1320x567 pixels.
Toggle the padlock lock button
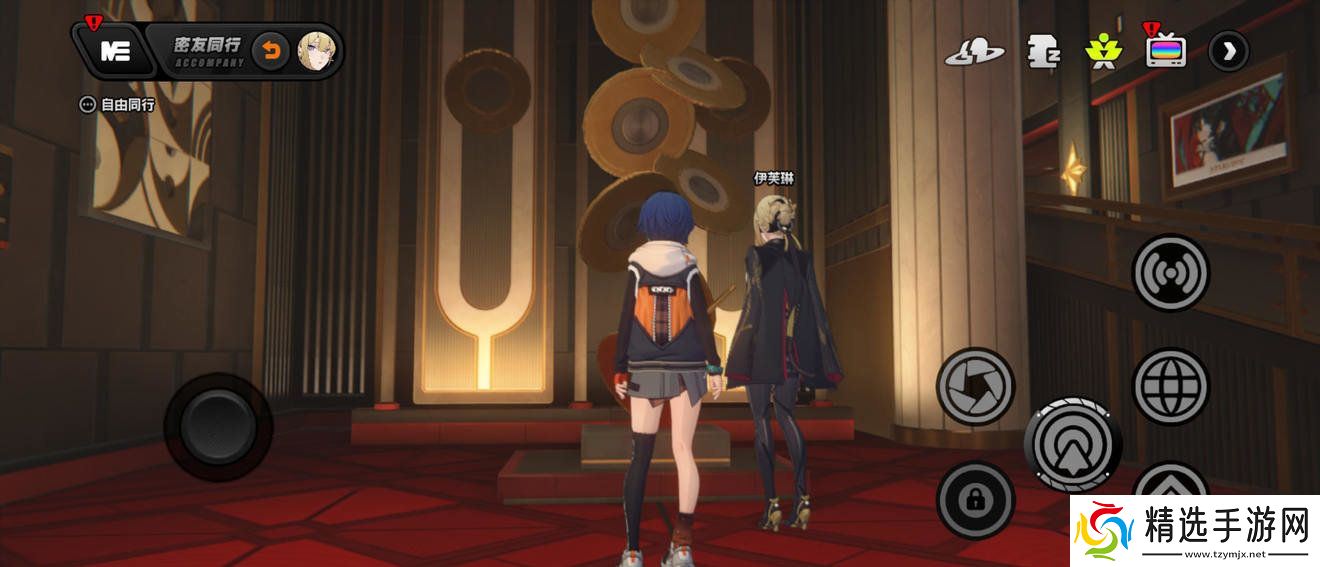pyautogui.click(x=975, y=500)
